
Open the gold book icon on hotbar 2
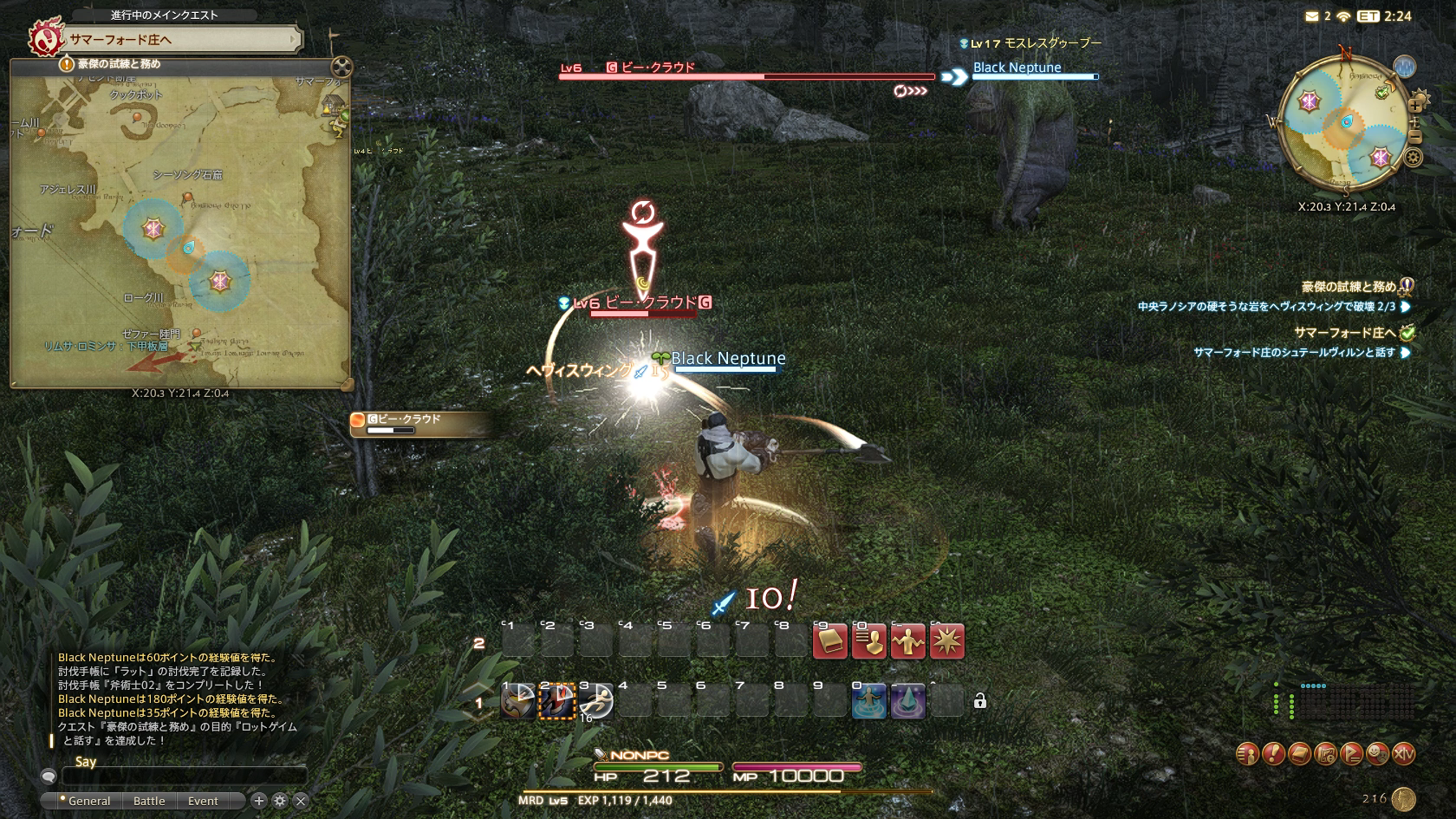[829, 642]
